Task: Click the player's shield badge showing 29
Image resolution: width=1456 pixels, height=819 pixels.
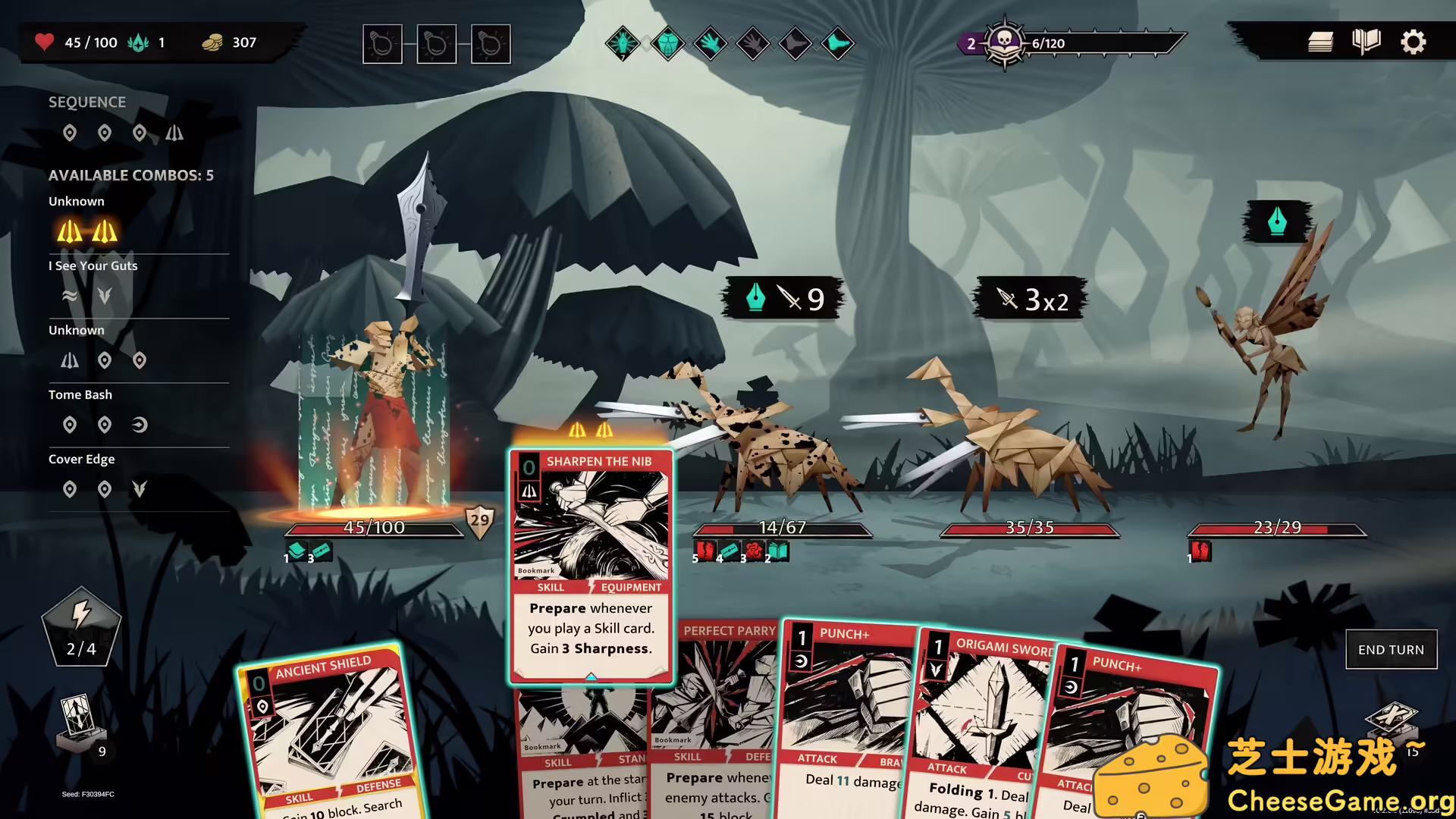Action: pyautogui.click(x=478, y=519)
